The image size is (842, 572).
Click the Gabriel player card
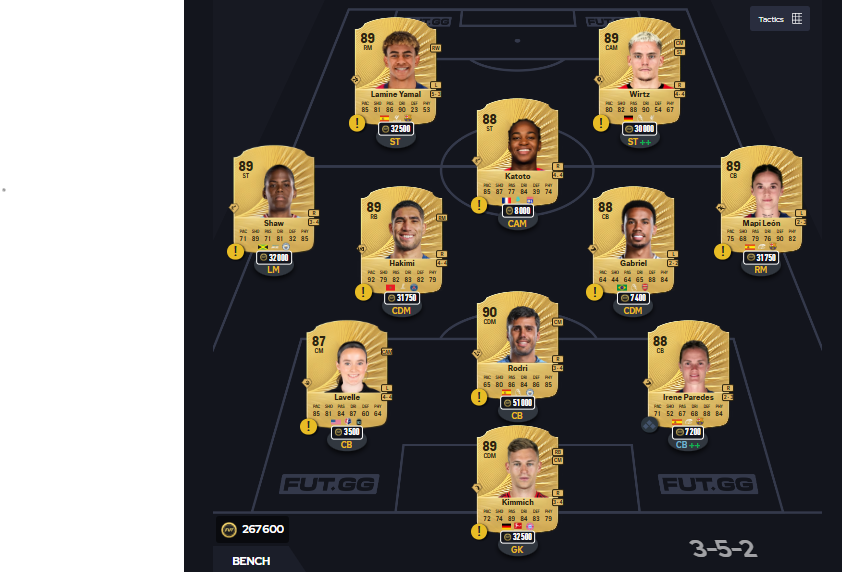coord(633,237)
